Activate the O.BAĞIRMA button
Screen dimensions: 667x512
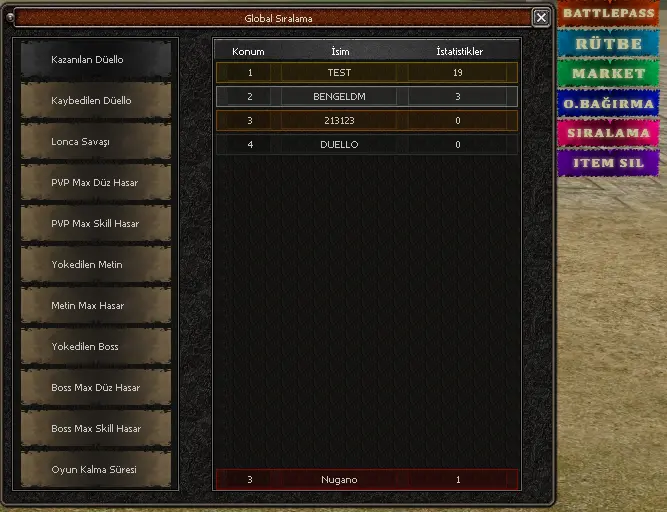pyautogui.click(x=607, y=104)
